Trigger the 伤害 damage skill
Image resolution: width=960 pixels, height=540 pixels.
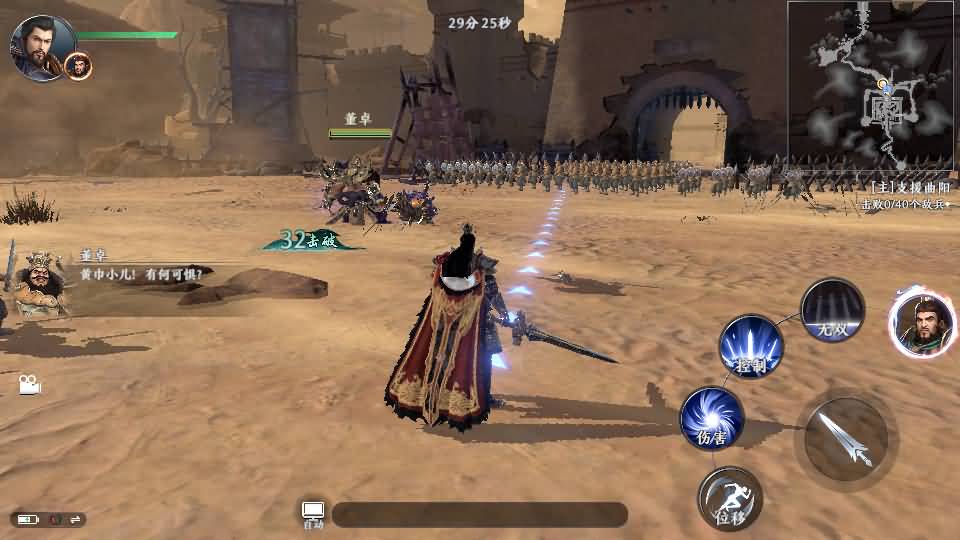[711, 418]
